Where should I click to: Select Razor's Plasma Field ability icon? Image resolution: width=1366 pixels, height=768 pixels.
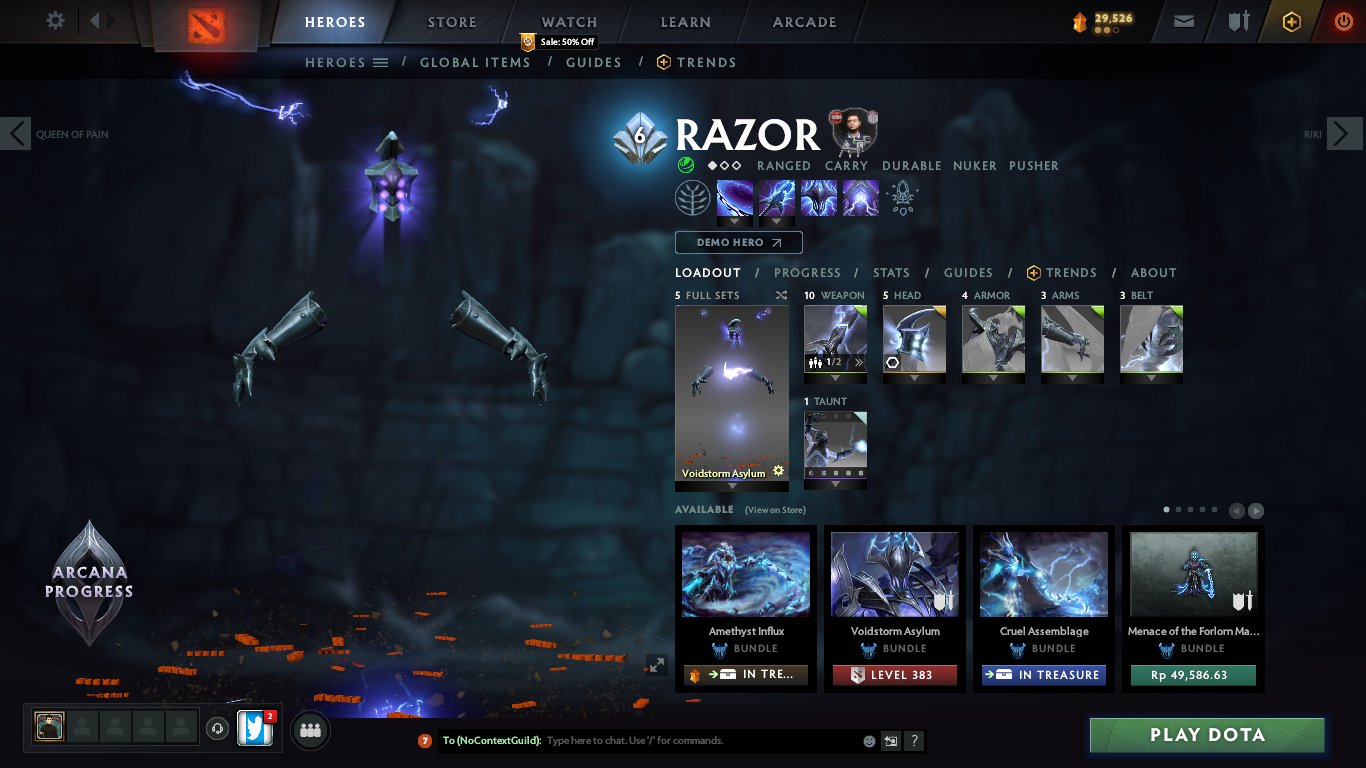[735, 197]
